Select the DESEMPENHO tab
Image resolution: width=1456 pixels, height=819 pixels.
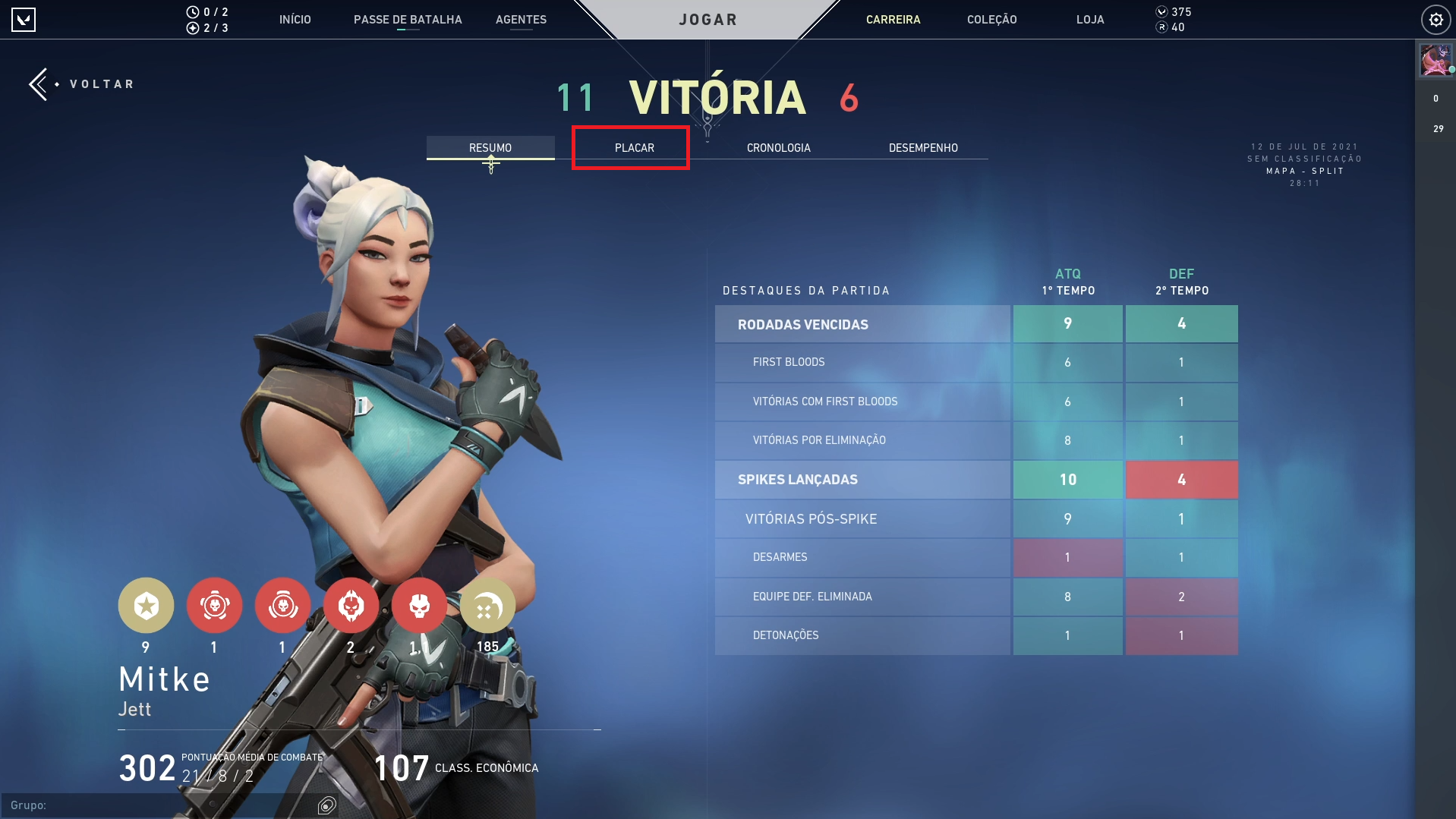click(923, 147)
